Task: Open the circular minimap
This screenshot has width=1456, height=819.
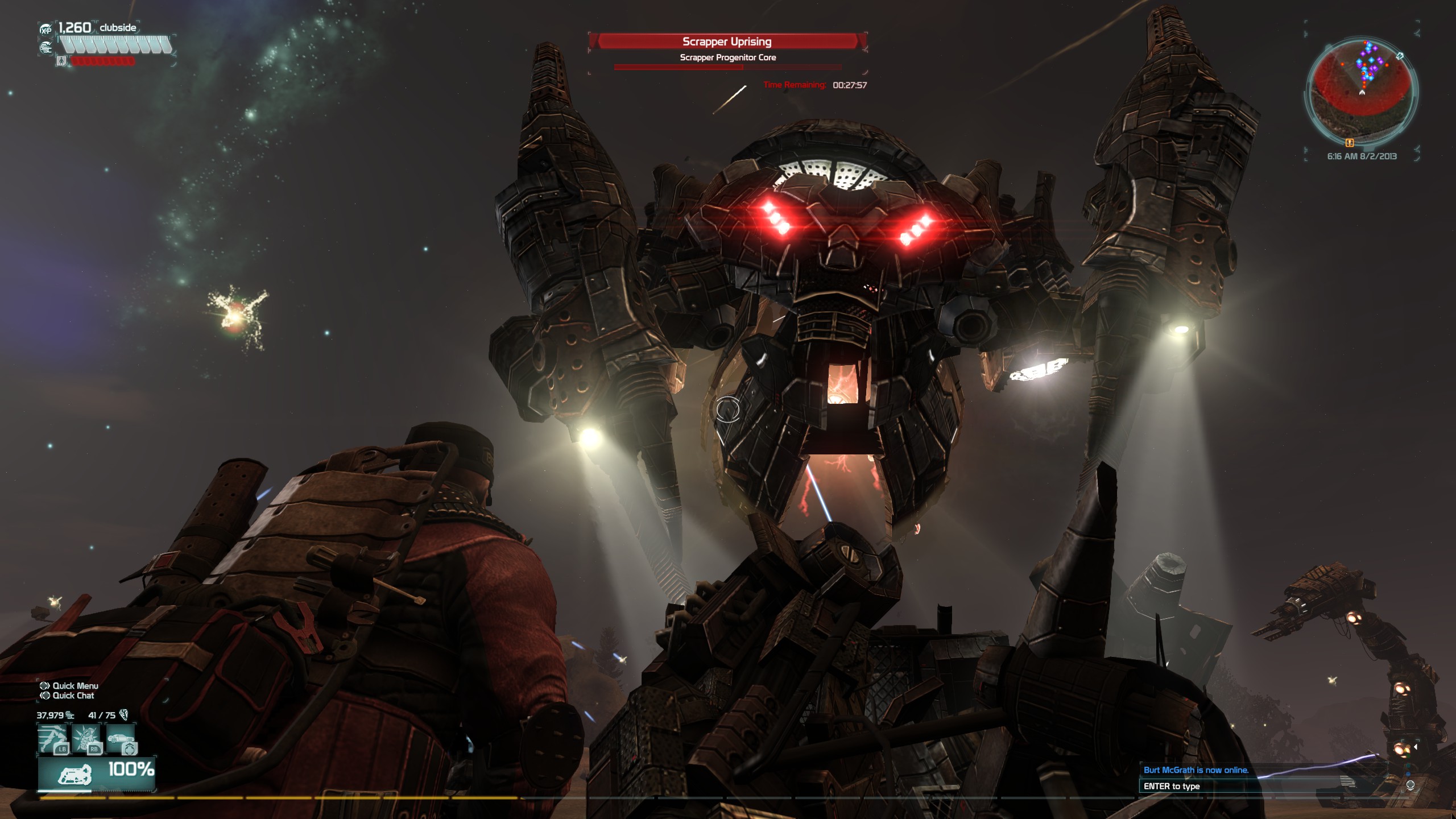Action: [1362, 91]
